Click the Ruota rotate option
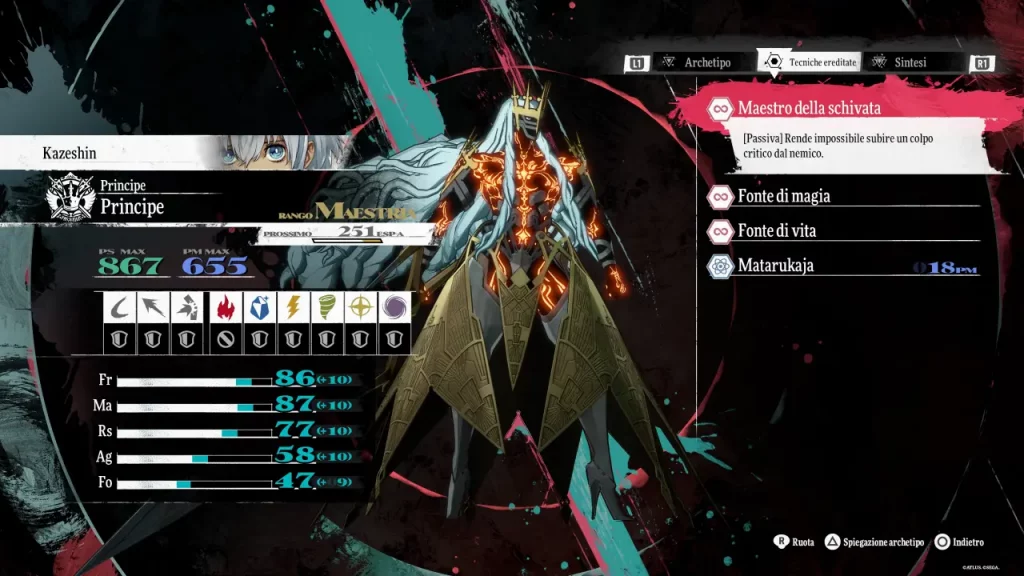 795,542
